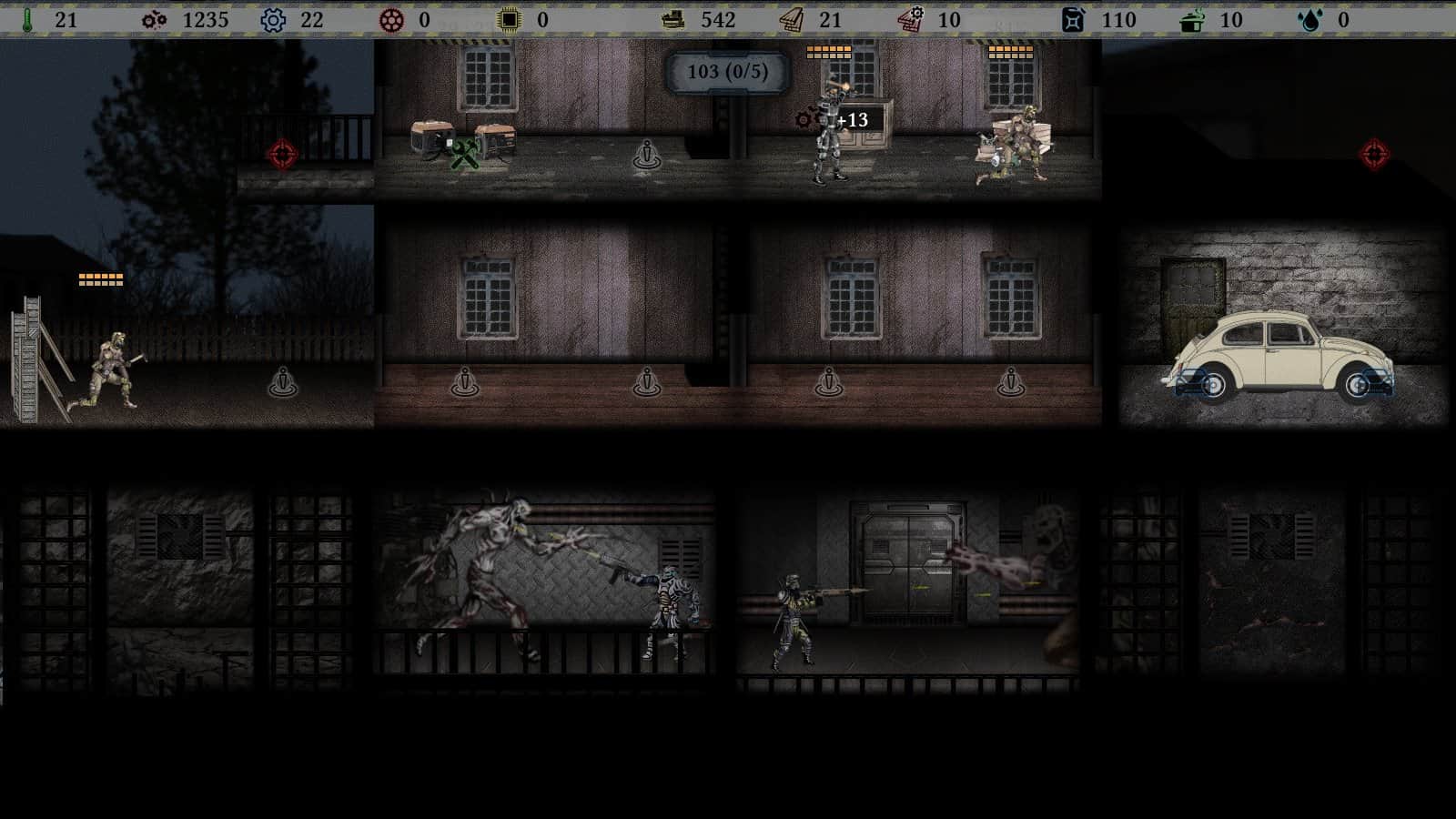Screen dimensions: 1456x819
Task: Click the anchor placement point beside the generator
Action: tap(647, 155)
